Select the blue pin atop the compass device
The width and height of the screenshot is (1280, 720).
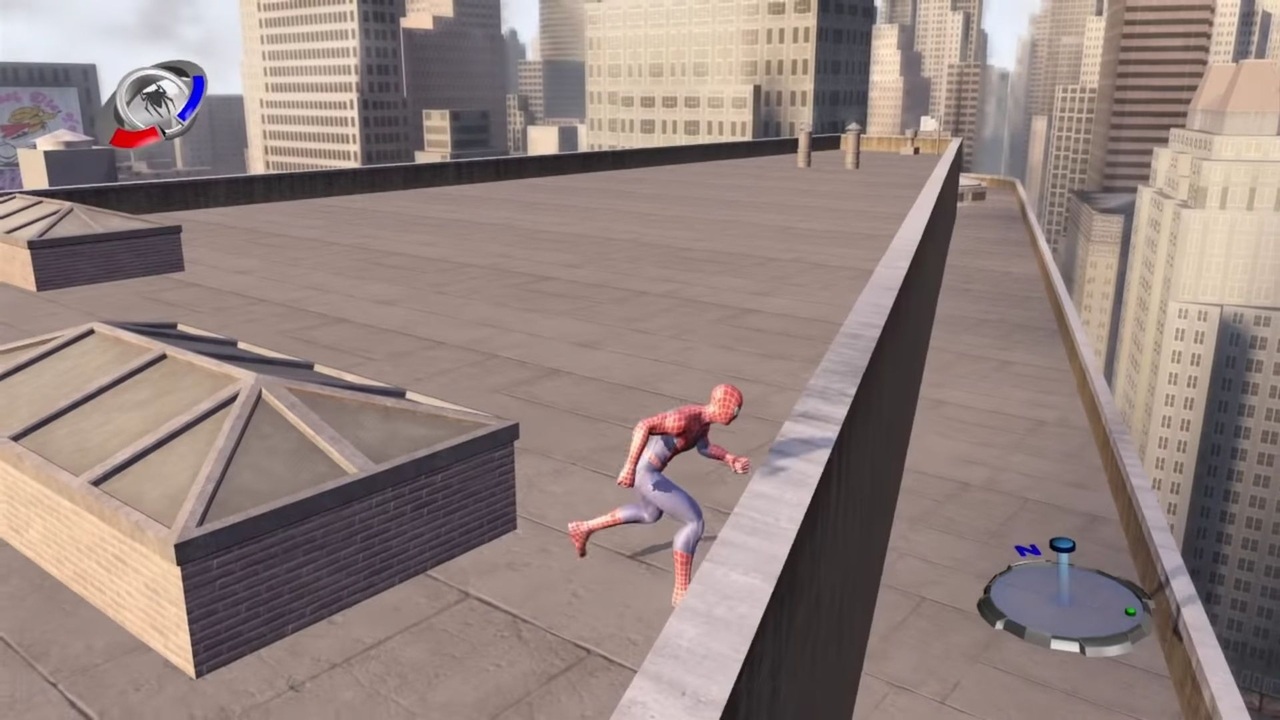[1062, 544]
